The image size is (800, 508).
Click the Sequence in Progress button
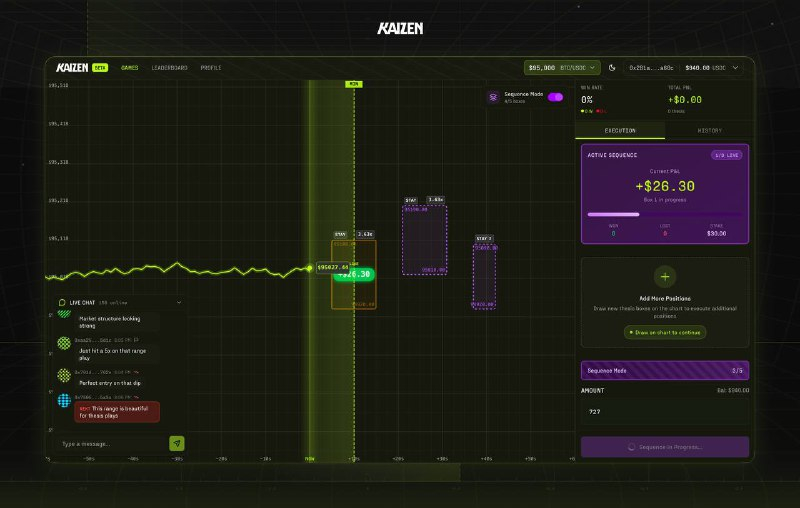[x=665, y=447]
